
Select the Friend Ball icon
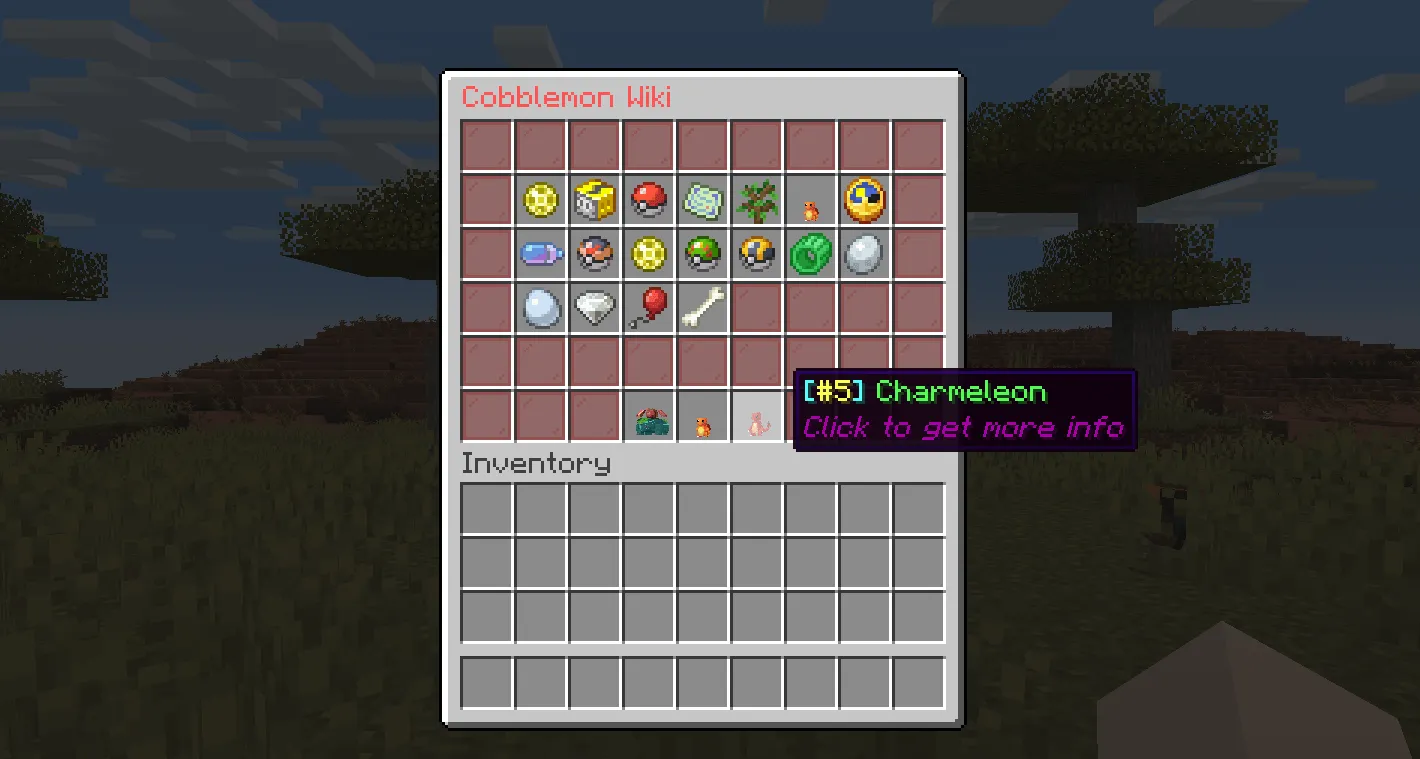(x=702, y=254)
